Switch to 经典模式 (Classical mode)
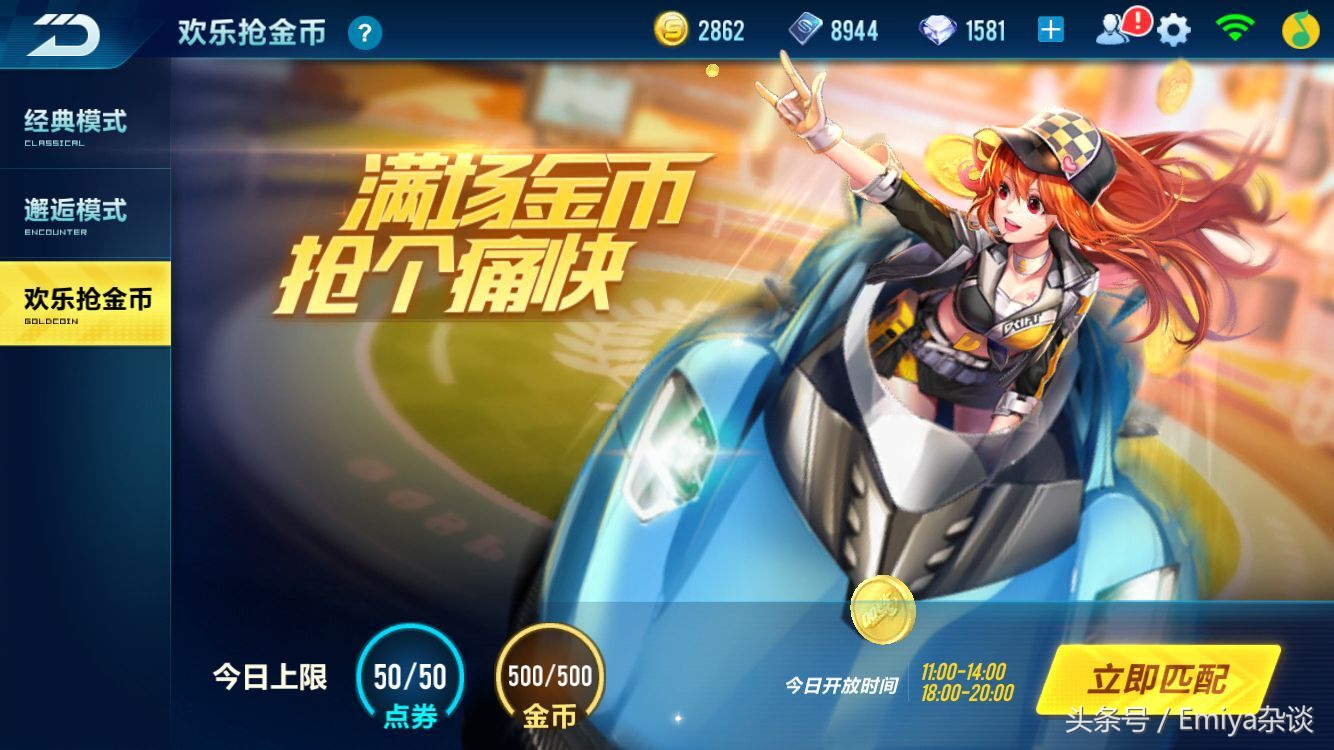The width and height of the screenshot is (1334, 750). (x=75, y=125)
